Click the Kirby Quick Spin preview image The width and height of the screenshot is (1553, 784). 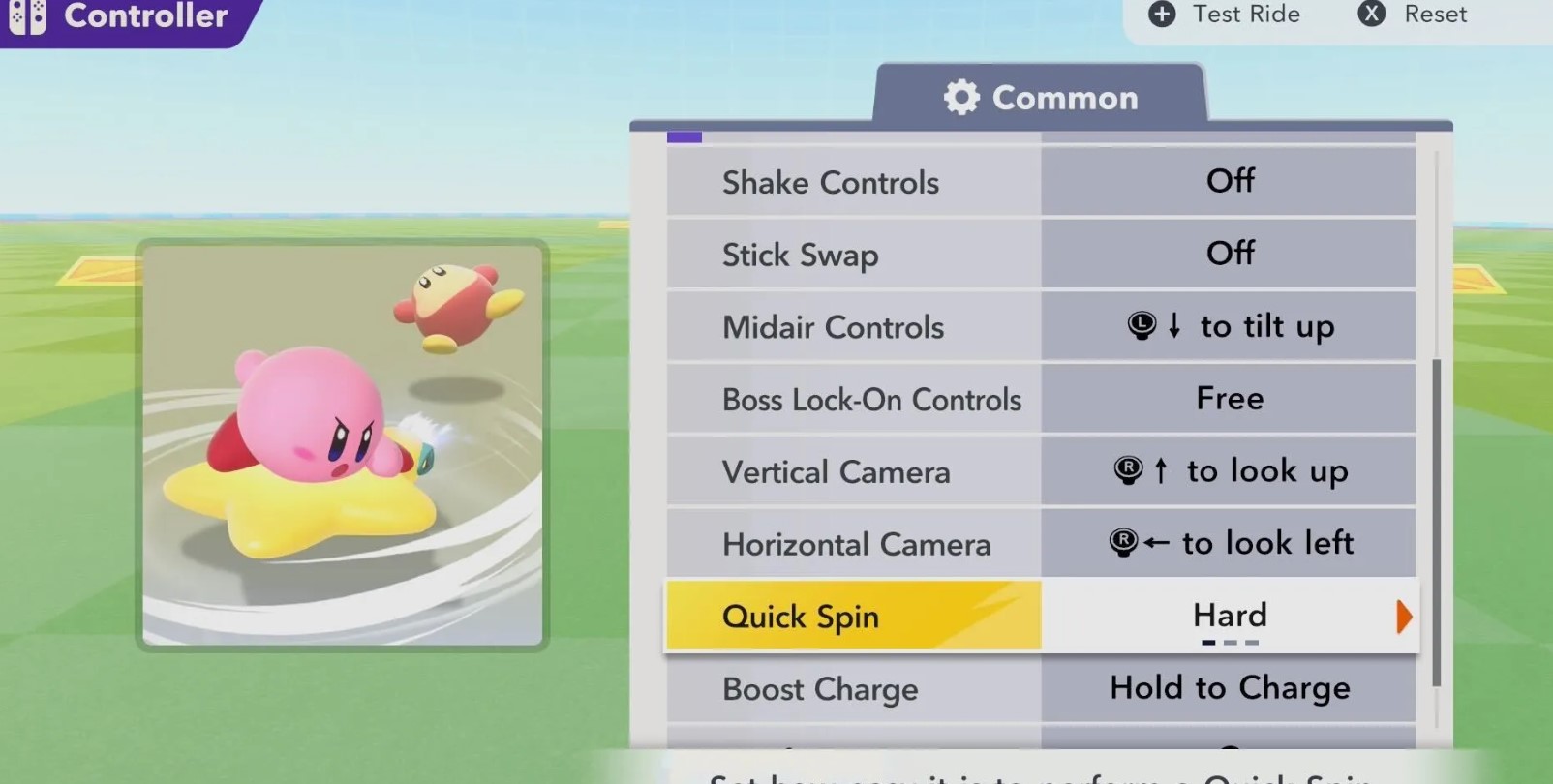coord(343,445)
